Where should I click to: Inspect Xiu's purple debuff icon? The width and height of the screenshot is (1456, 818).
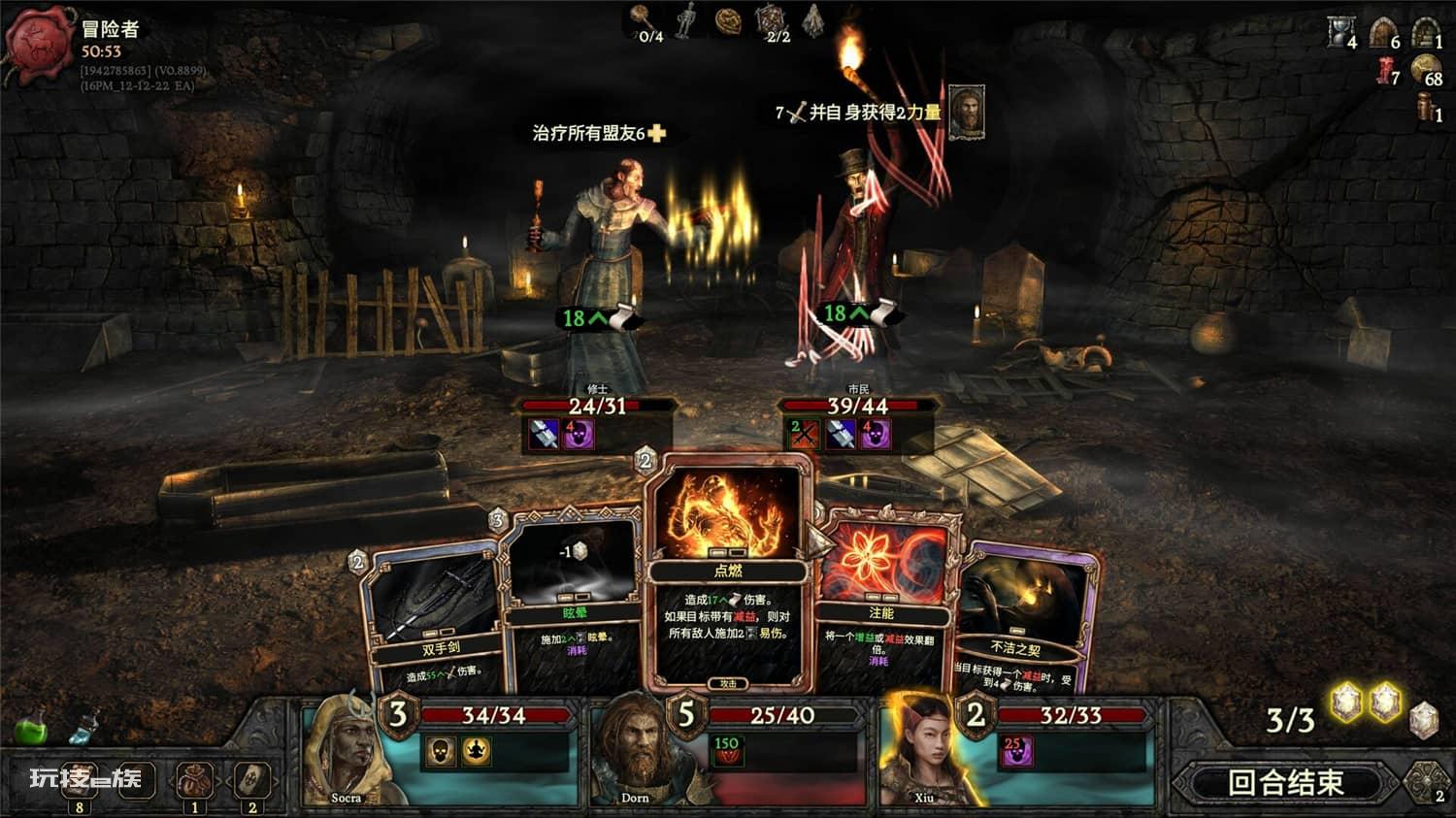pos(1016,750)
